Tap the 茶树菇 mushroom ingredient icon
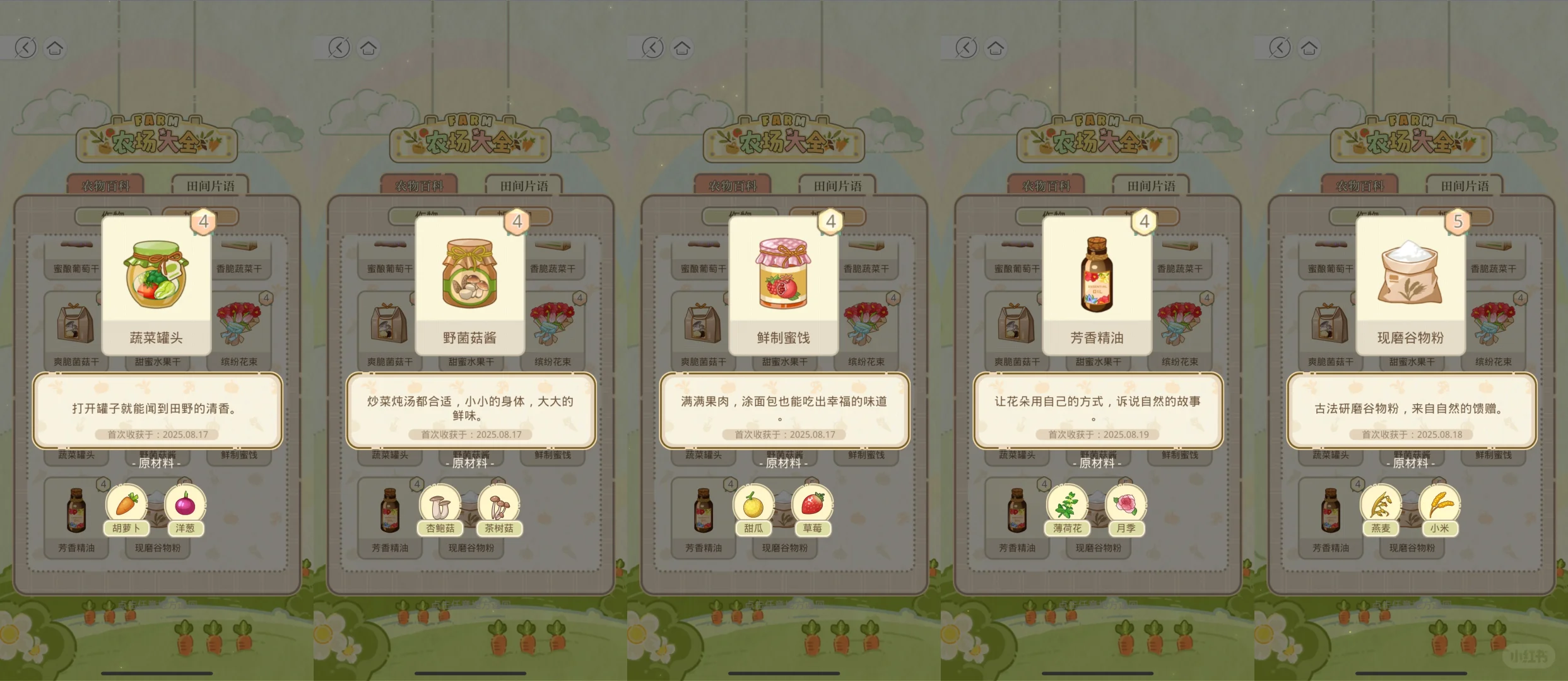Image resolution: width=1568 pixels, height=681 pixels. (498, 503)
